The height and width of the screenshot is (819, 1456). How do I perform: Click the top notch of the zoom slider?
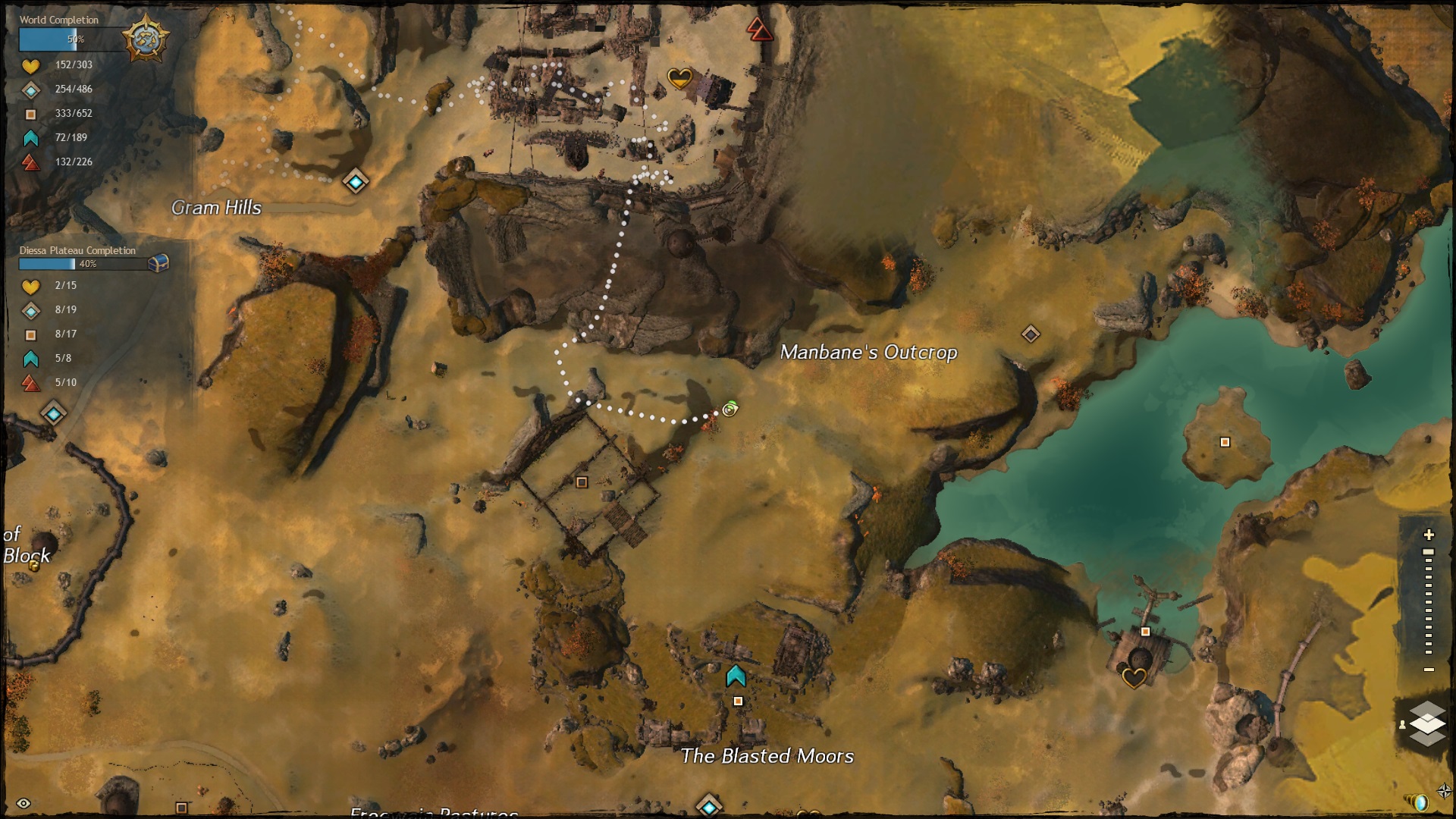tap(1429, 553)
